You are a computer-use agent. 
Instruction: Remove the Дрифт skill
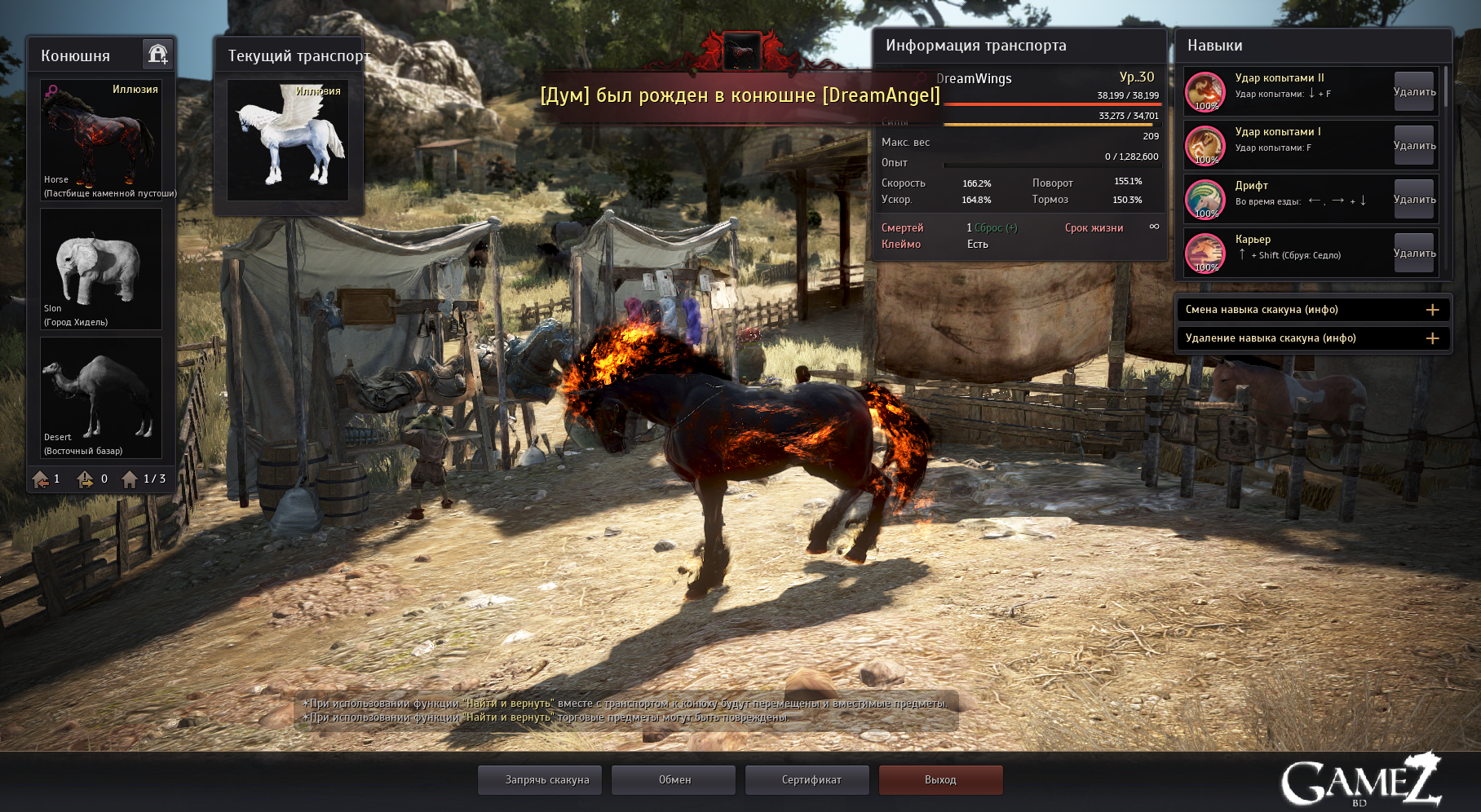click(x=1414, y=200)
